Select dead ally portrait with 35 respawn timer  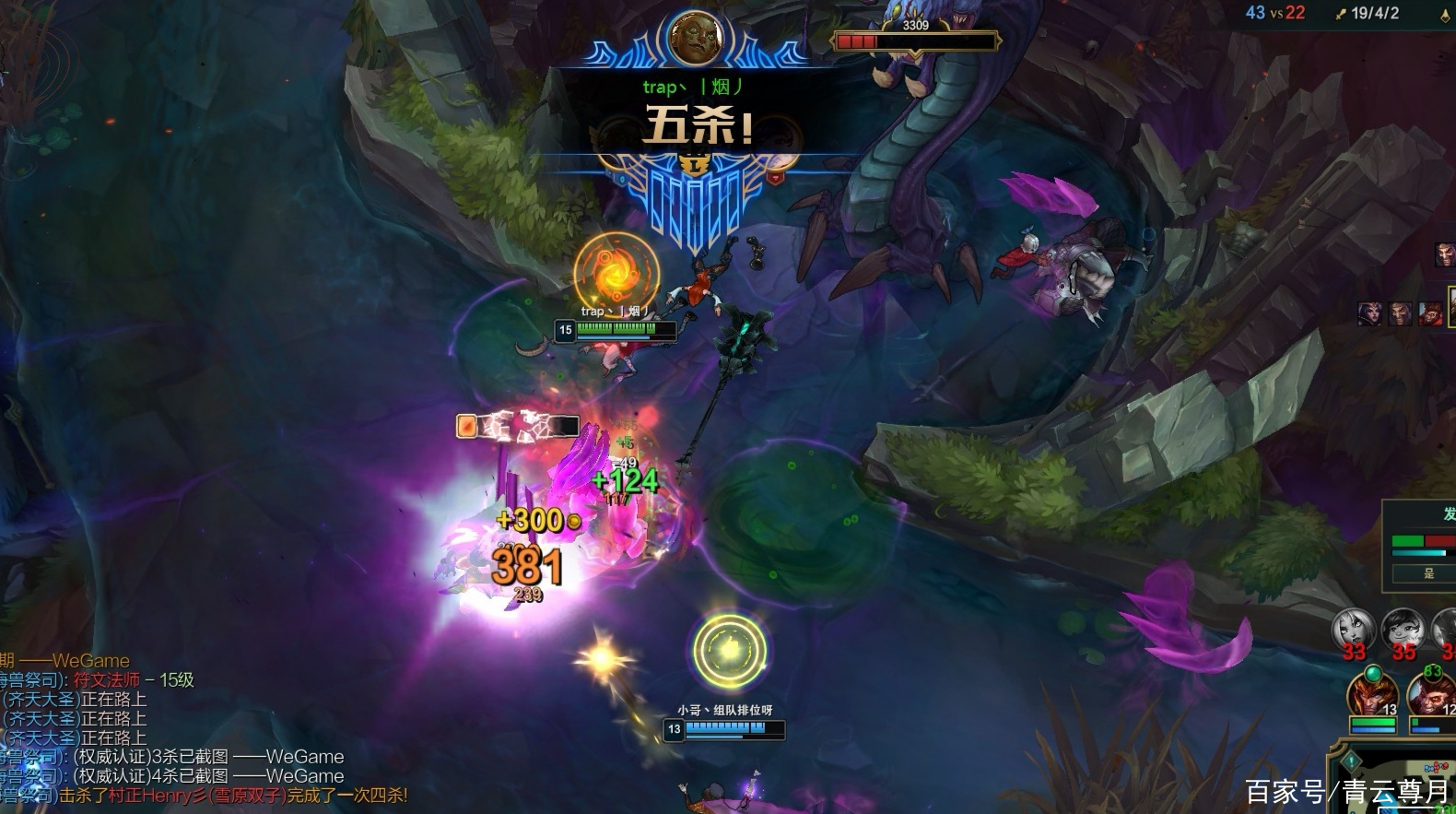[x=1403, y=631]
